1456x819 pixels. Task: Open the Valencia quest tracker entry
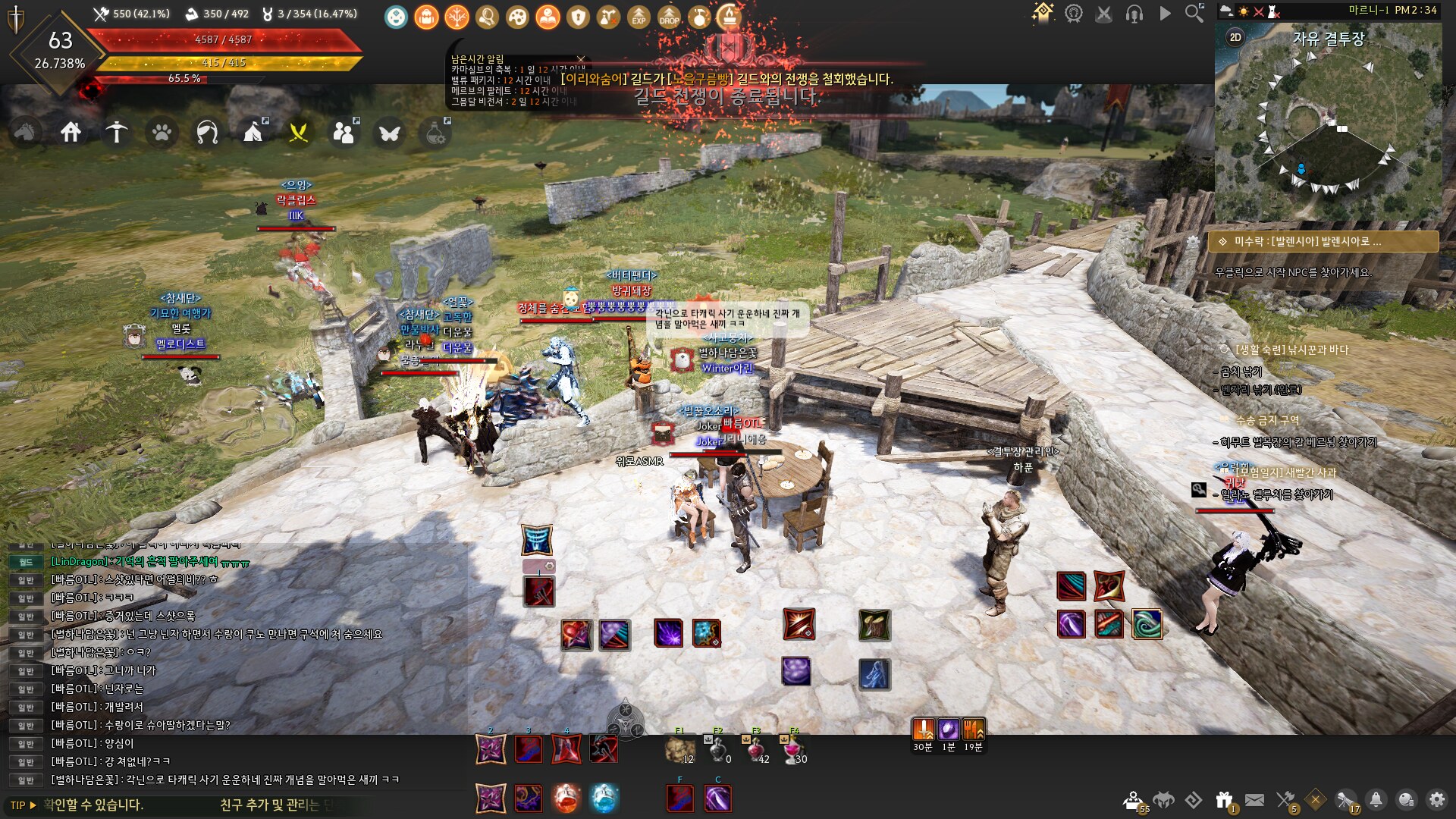point(1323,241)
